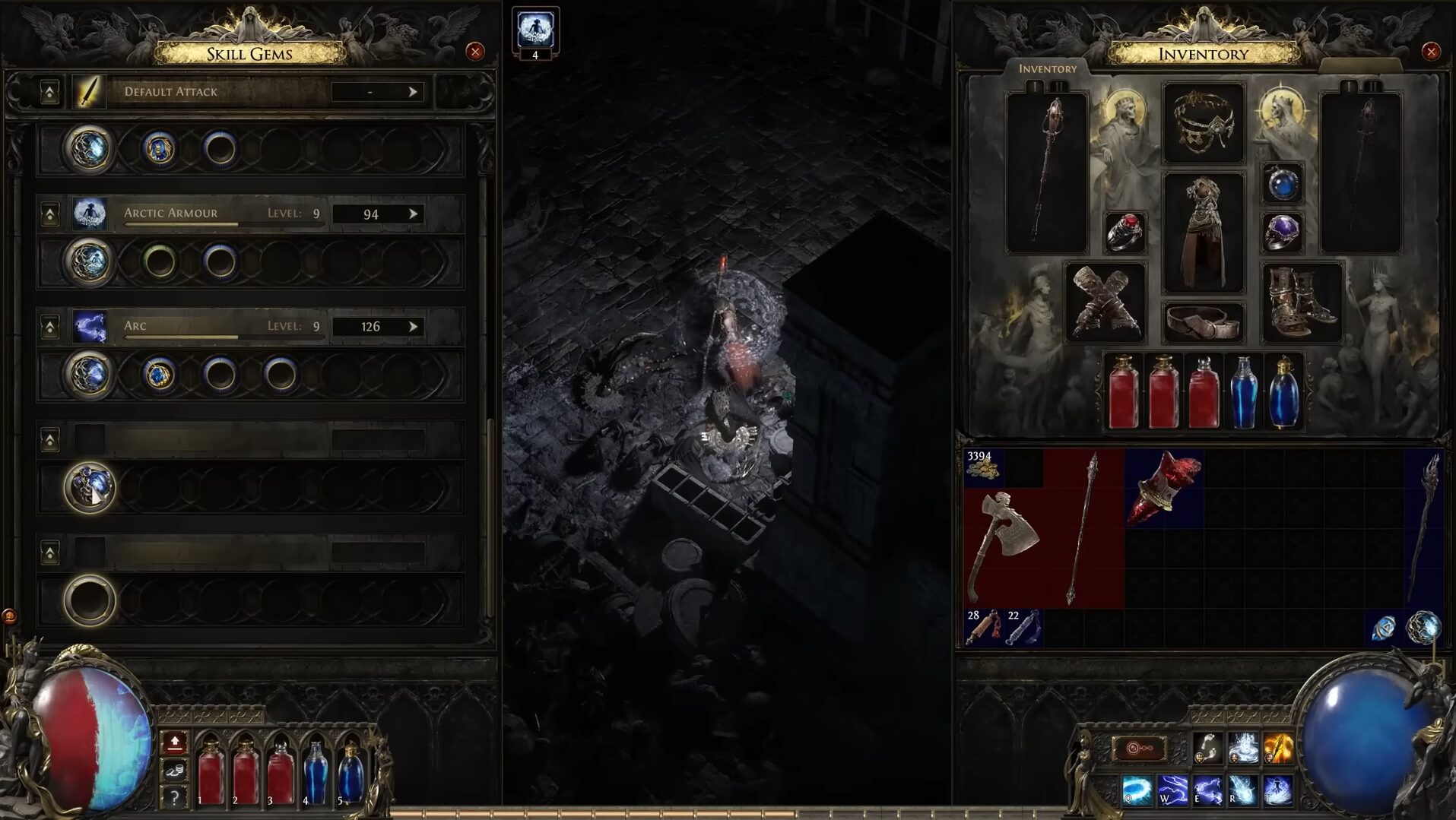Select the equipped boots slot
This screenshot has height=820, width=1456.
[1302, 302]
